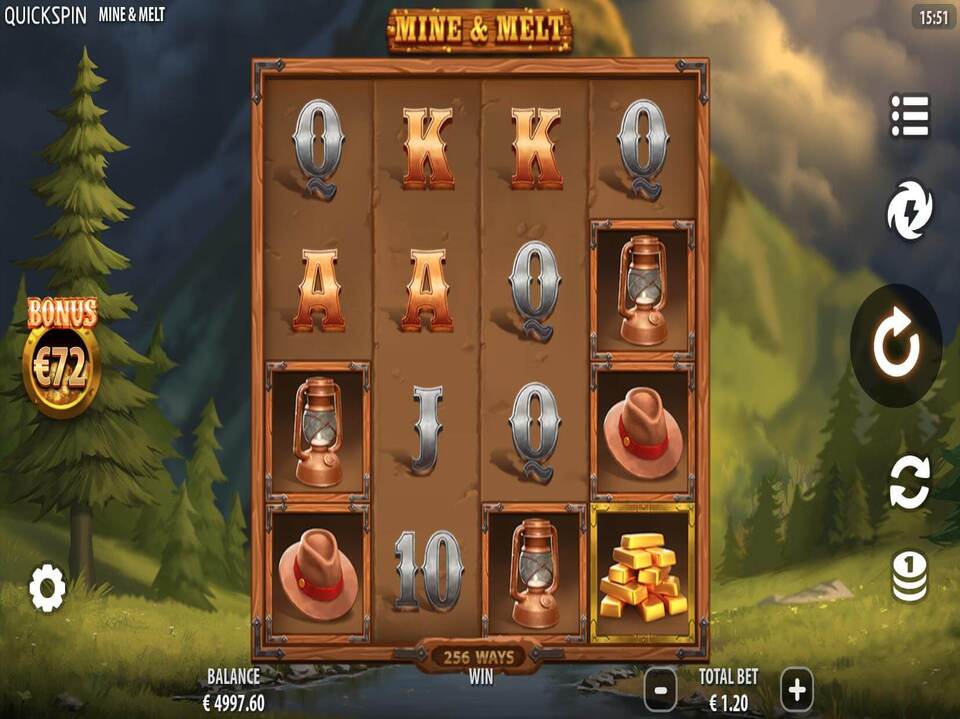Open the gear settings menu
960x719 pixels.
coord(47,587)
